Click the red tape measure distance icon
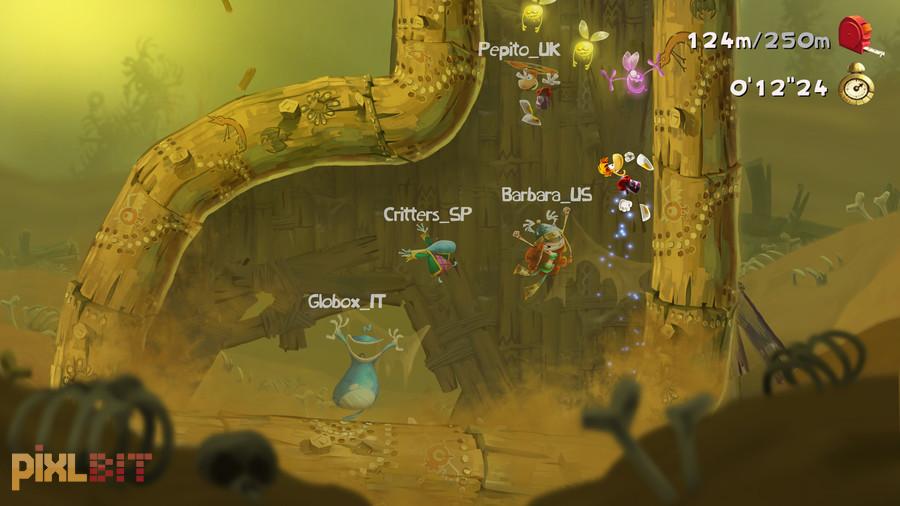 coord(857,37)
